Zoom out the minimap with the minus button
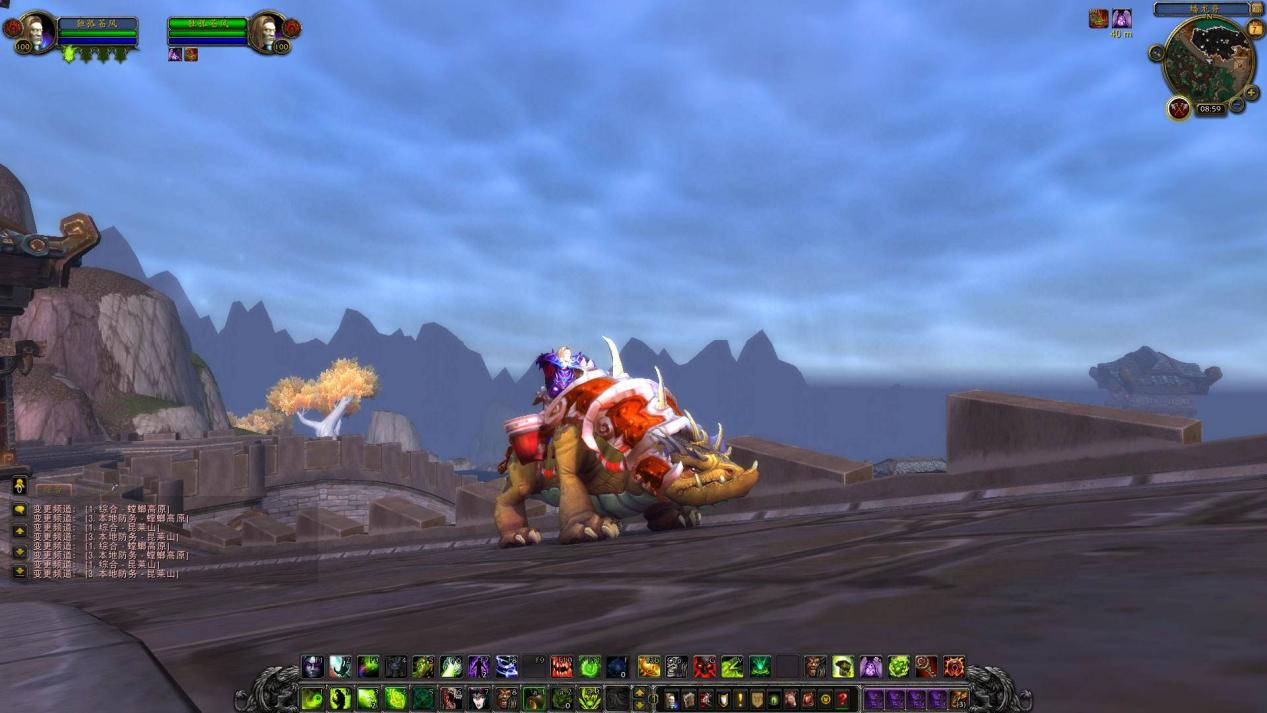Viewport: 1267px width, 713px height. (x=1237, y=104)
